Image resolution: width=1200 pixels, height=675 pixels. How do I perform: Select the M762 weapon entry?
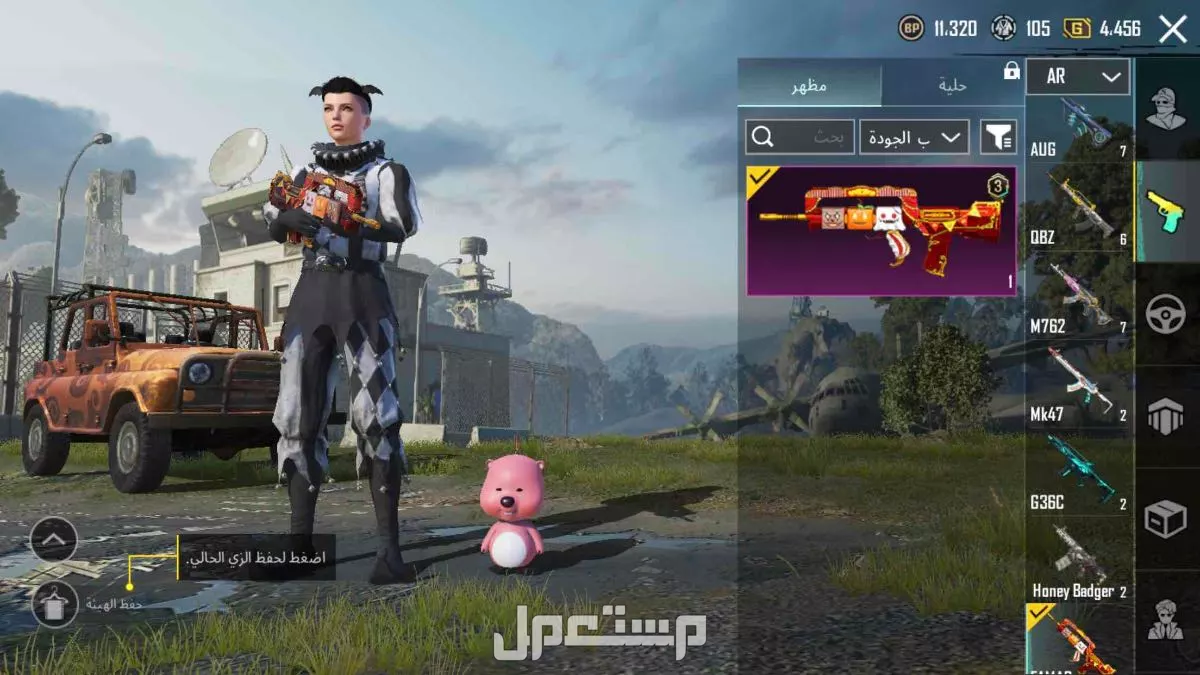coord(1079,298)
